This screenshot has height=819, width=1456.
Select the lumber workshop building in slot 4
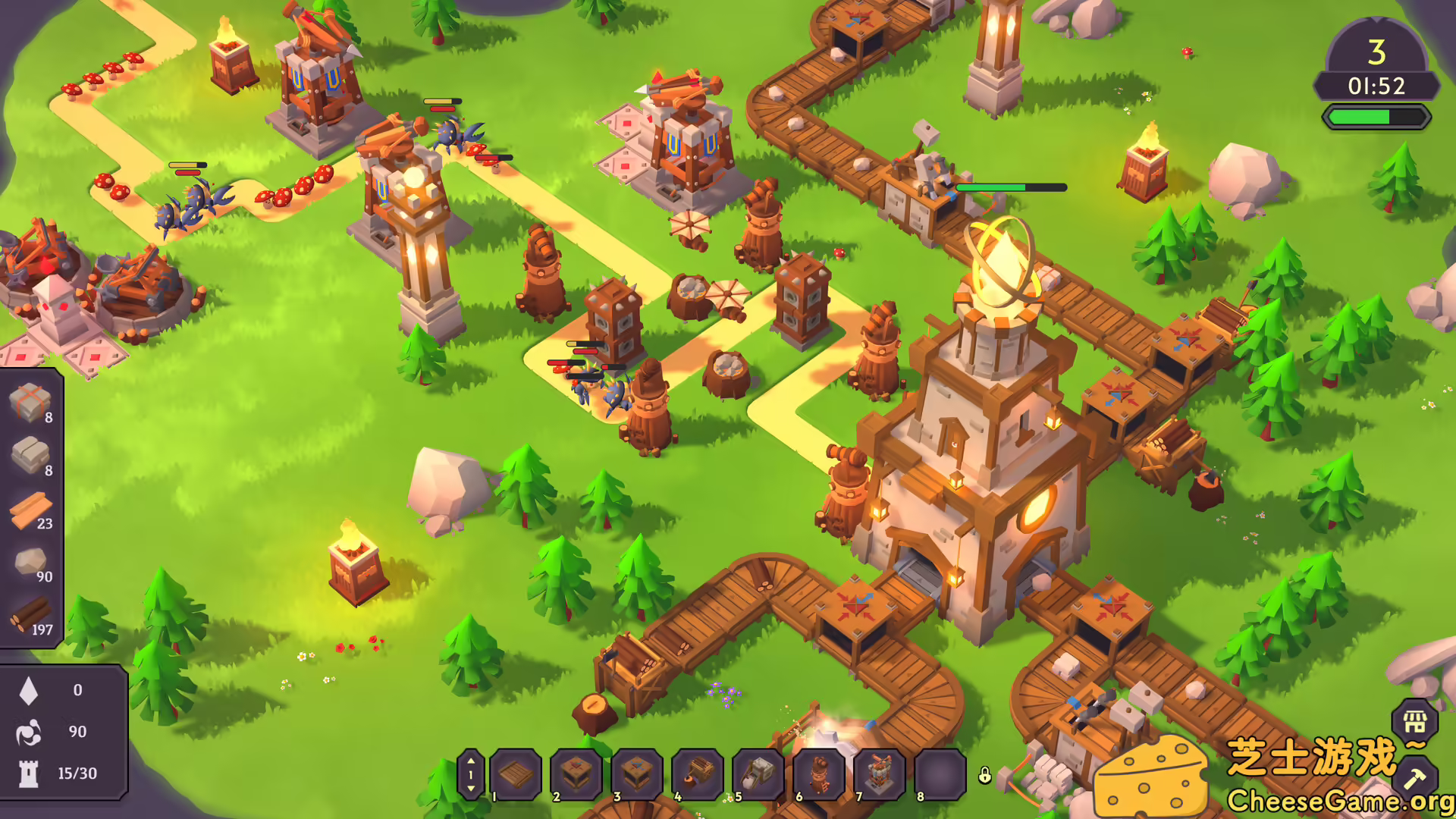pyautogui.click(x=698, y=774)
